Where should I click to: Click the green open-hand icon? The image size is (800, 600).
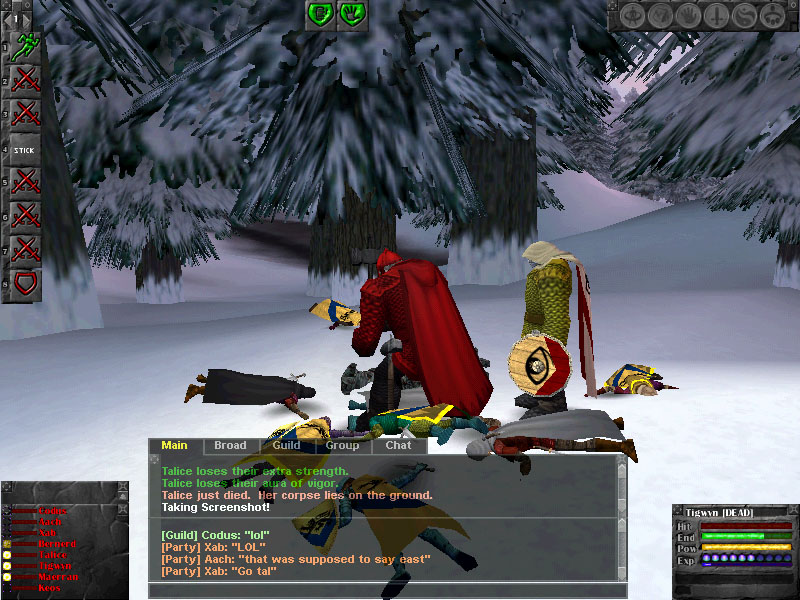(351, 14)
